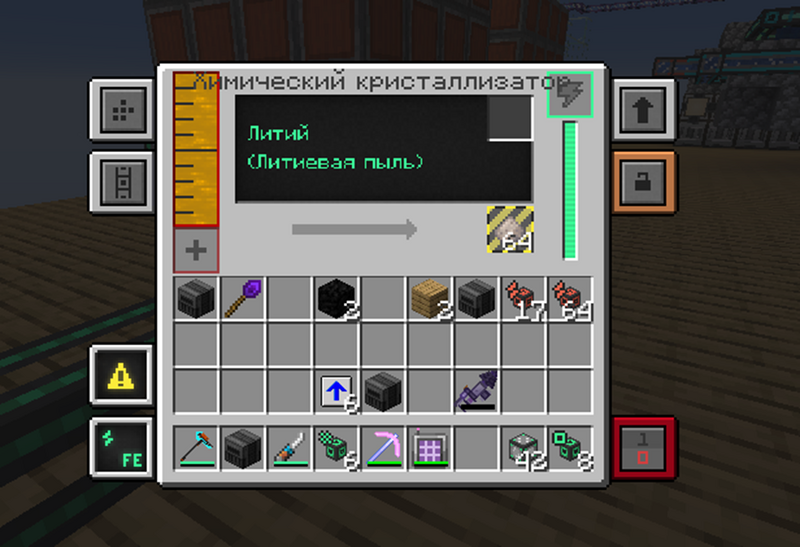The width and height of the screenshot is (800, 547).
Task: Select the diamond-tipped pickaxe in hotbar
Action: point(196,447)
